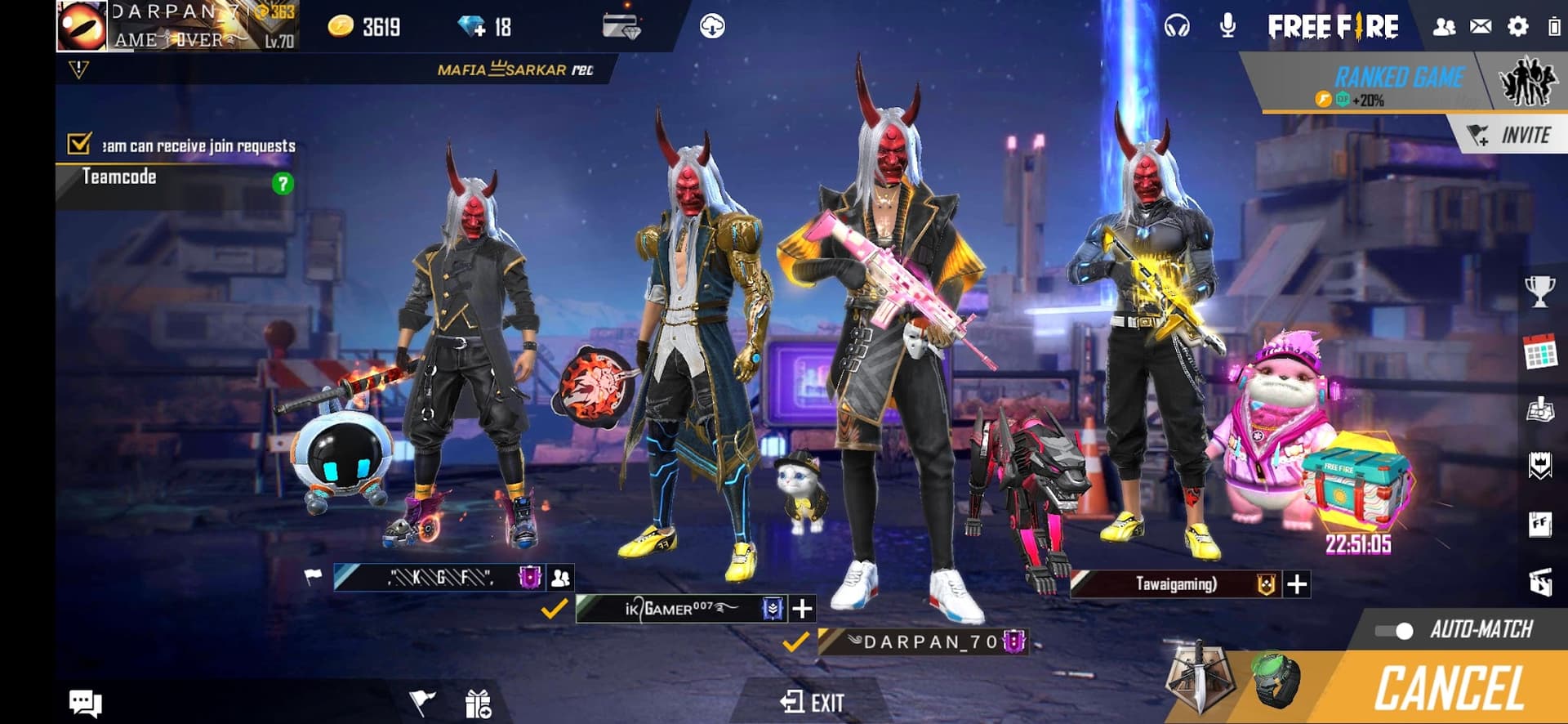Click the green Teamcode help icon

pos(283,183)
